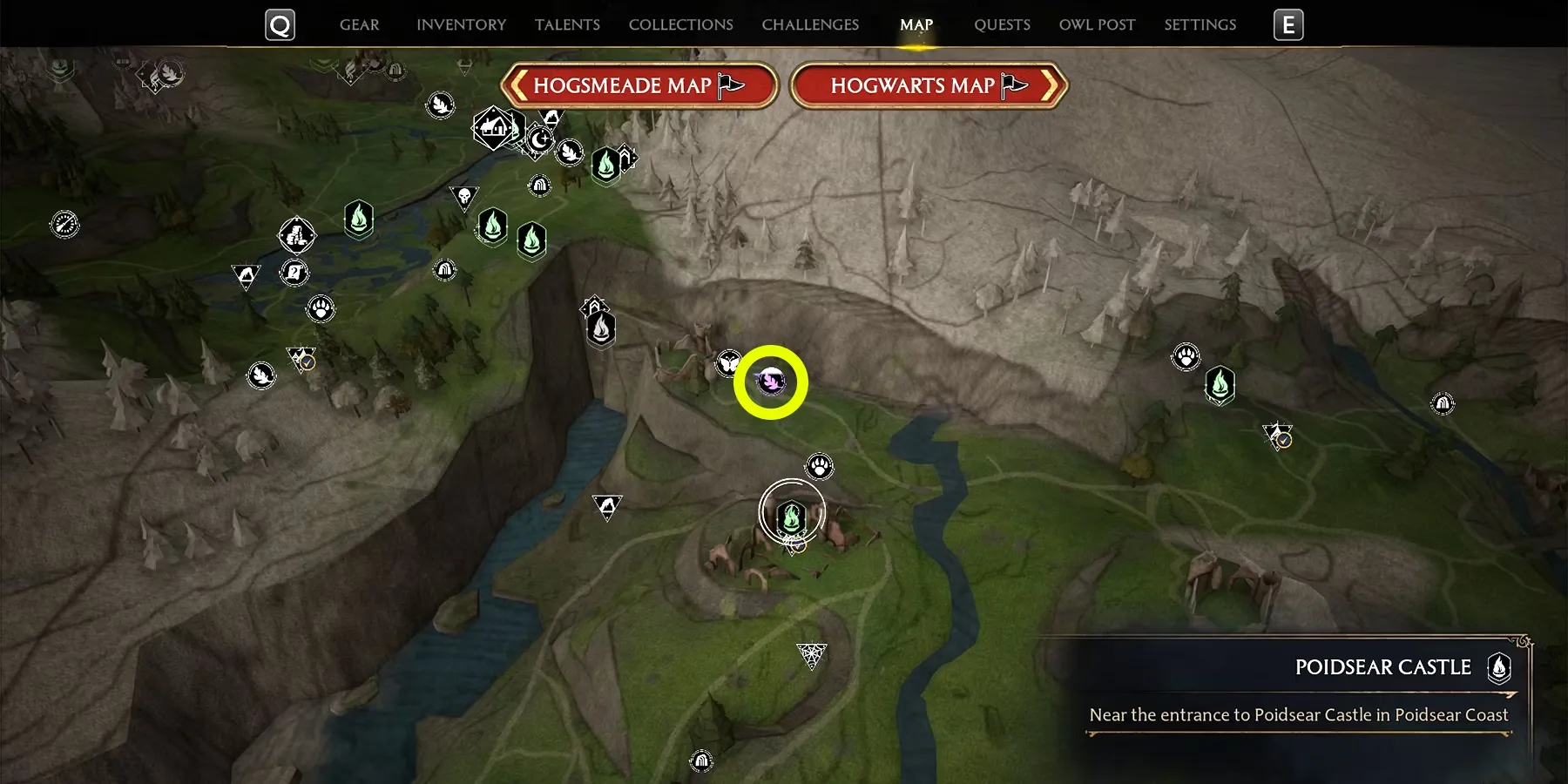
Task: Select the crescent moon astronomy marker
Action: (x=540, y=139)
